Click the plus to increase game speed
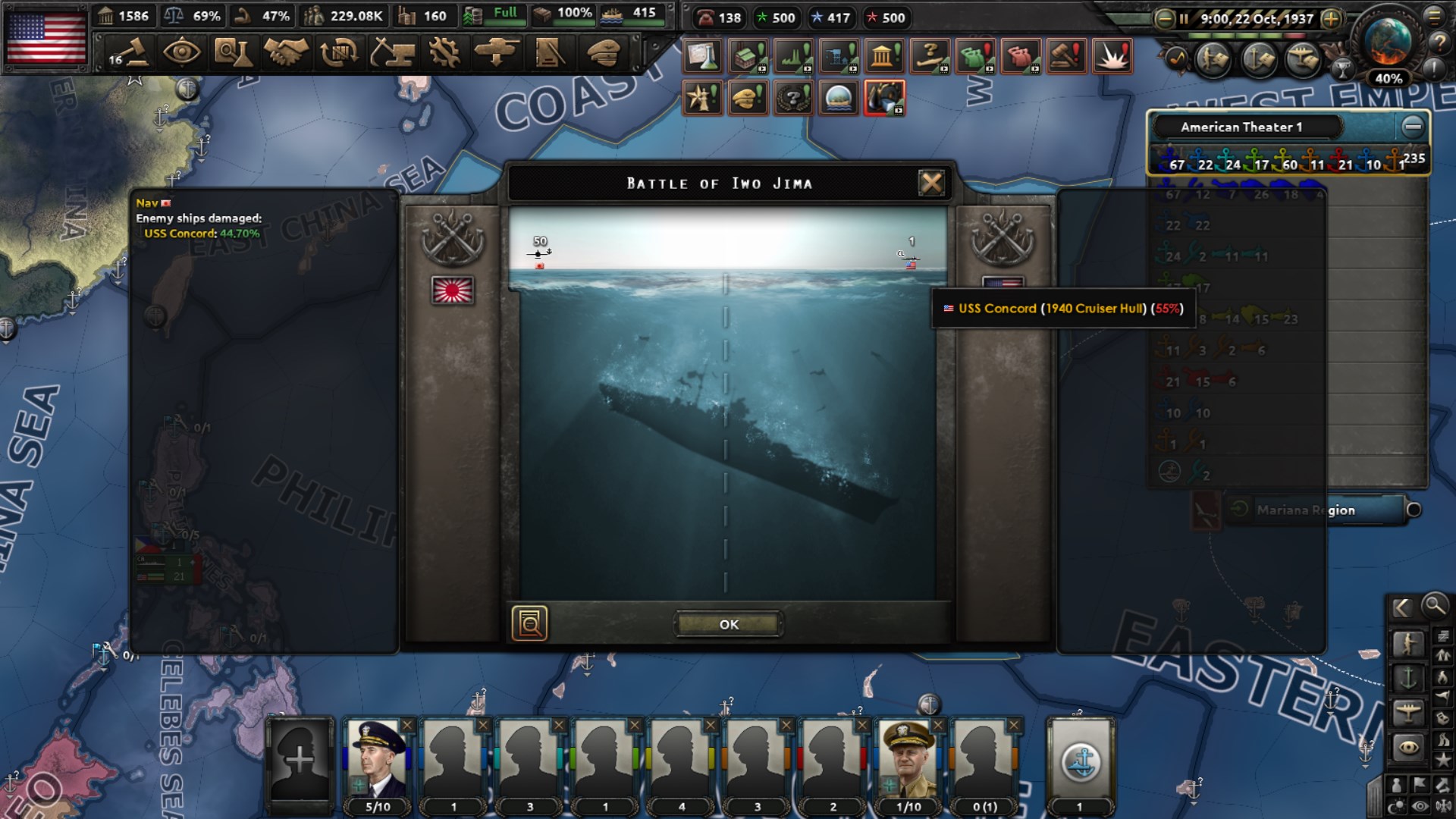The image size is (1456, 819). tap(1330, 19)
